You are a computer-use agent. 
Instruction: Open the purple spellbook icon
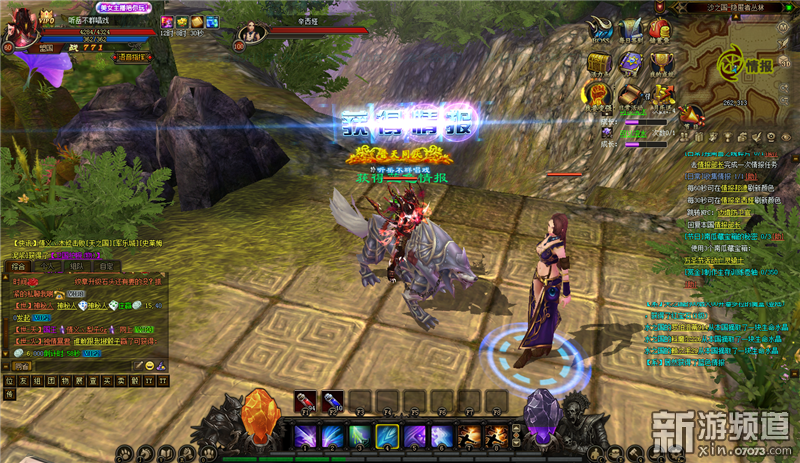[x=630, y=63]
